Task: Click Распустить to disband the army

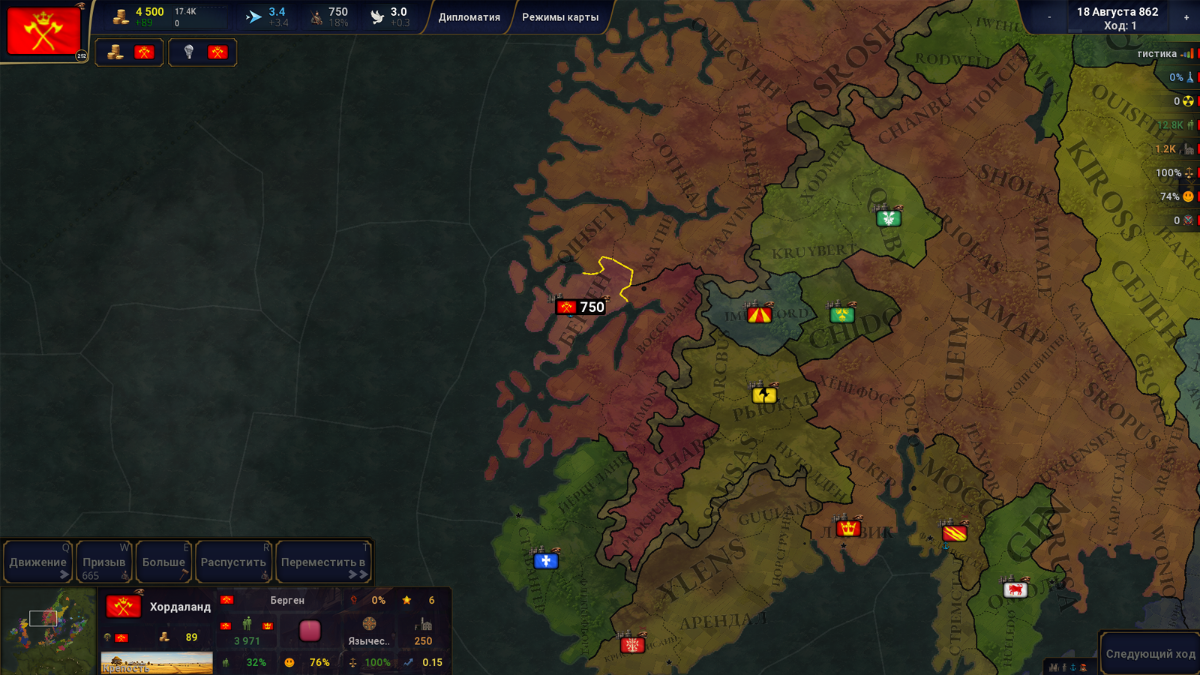Action: (234, 562)
